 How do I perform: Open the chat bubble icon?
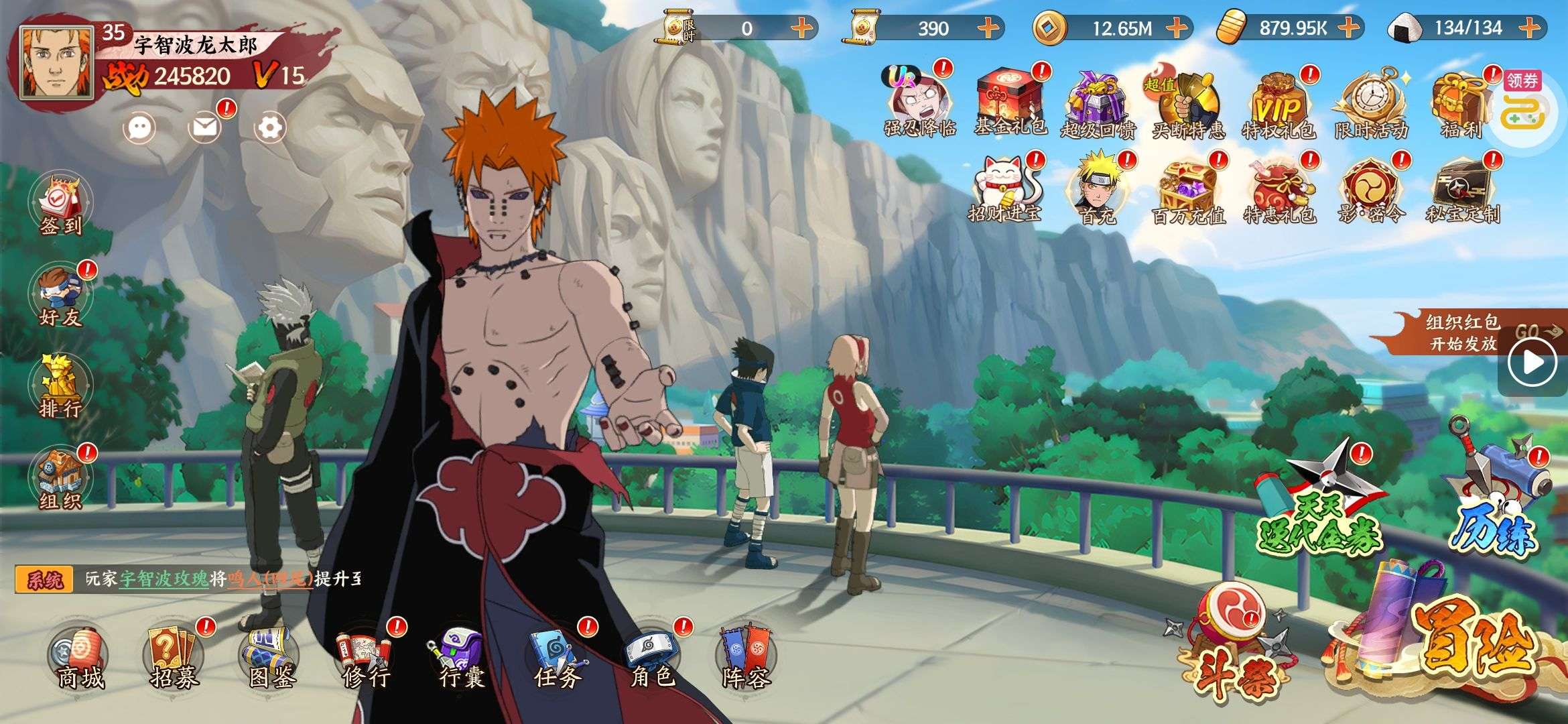[x=140, y=127]
